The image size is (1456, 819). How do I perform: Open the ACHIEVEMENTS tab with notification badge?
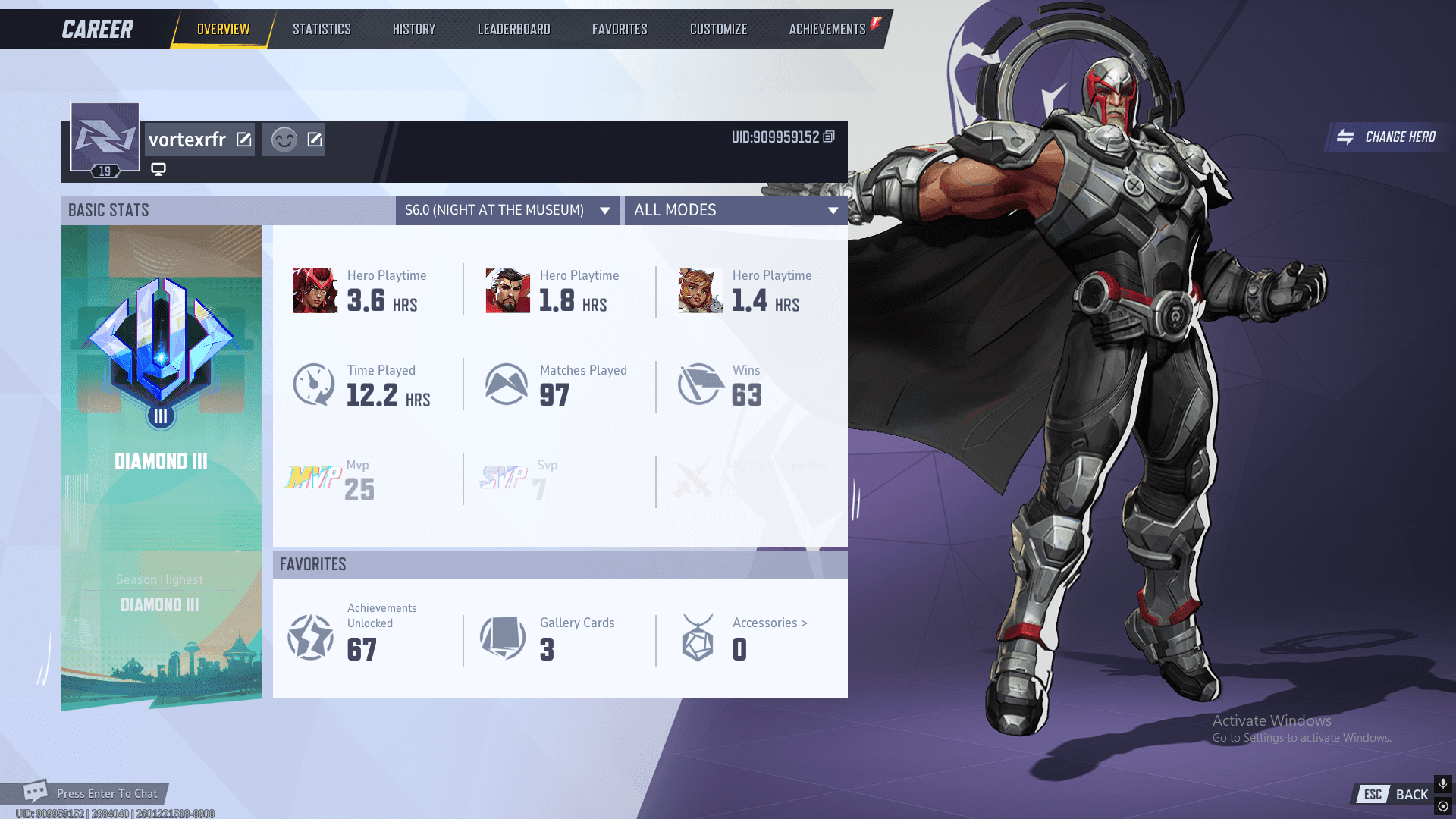point(827,29)
